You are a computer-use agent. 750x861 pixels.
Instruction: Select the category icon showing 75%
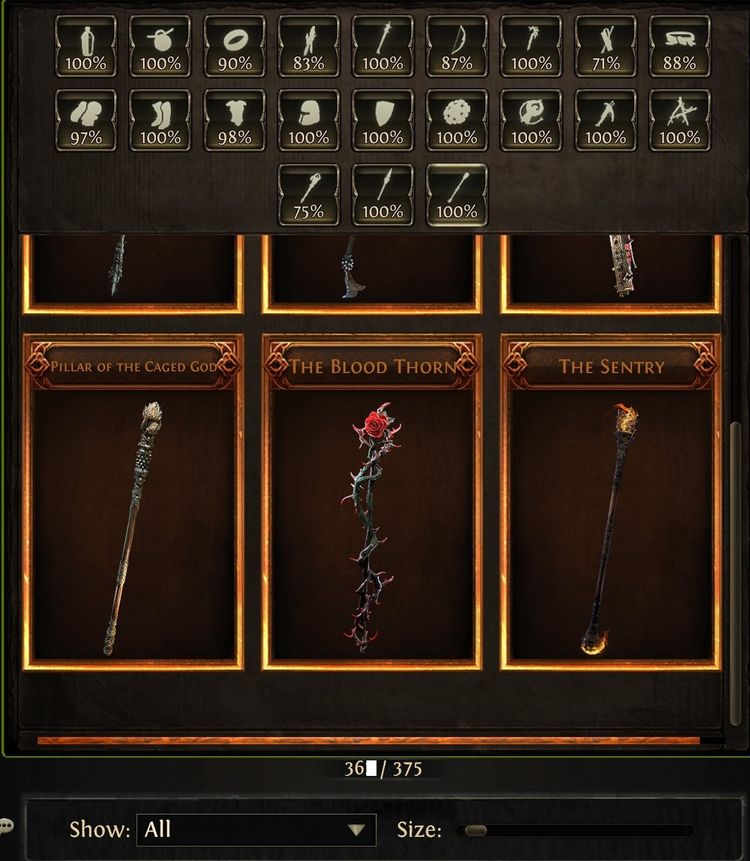tap(308, 194)
